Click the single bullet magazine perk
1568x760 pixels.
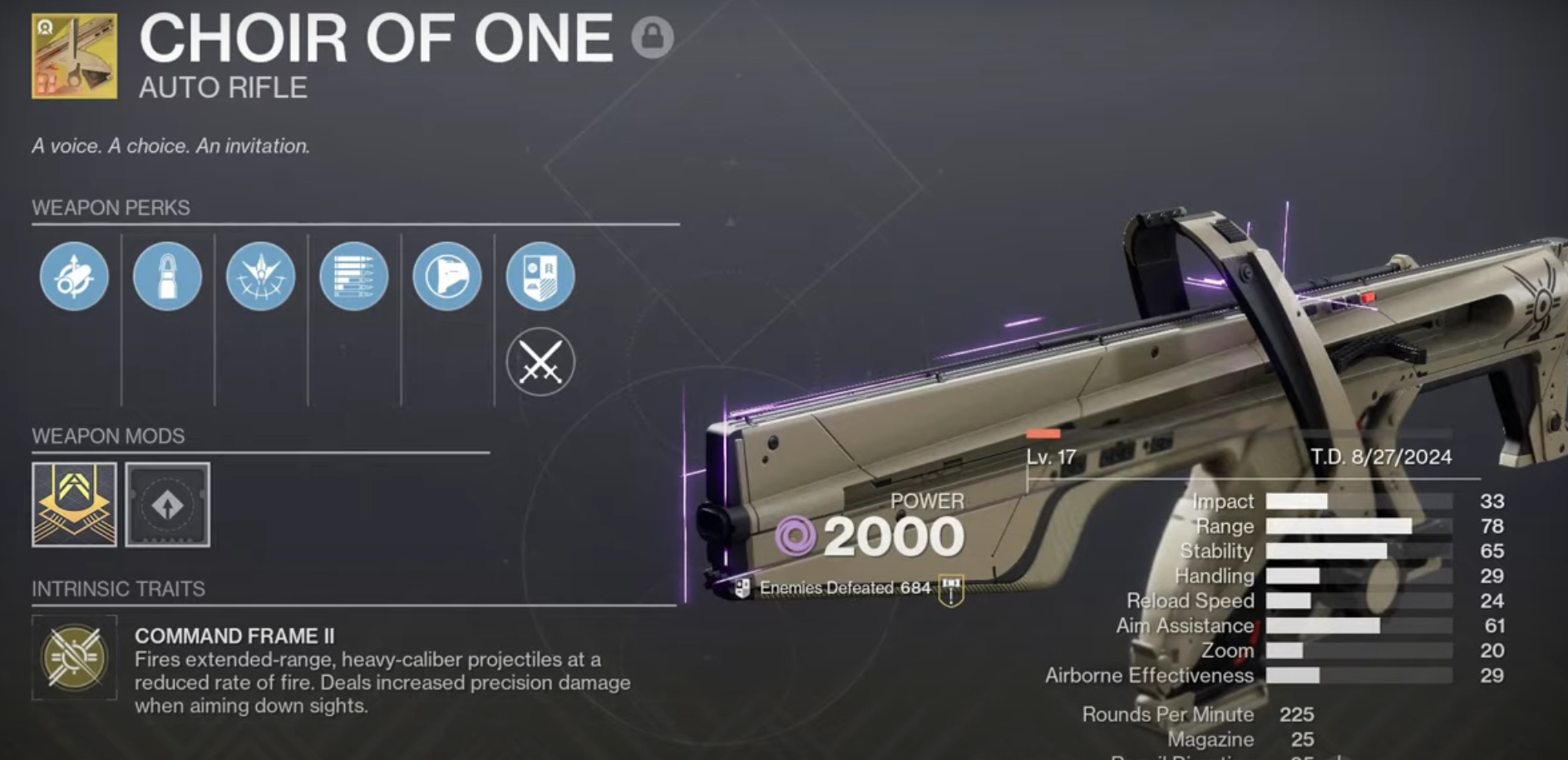[167, 276]
